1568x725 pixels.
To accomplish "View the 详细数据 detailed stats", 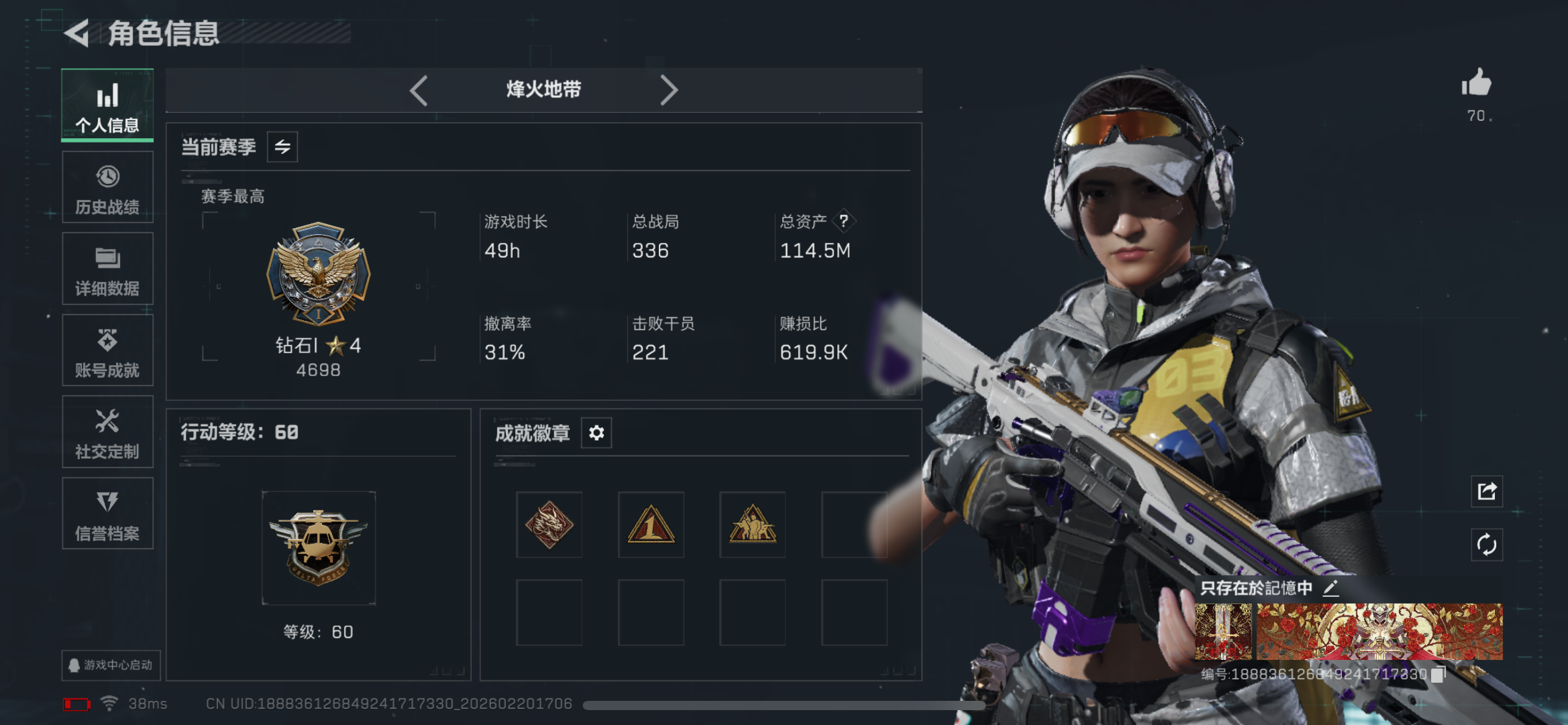I will [x=107, y=269].
